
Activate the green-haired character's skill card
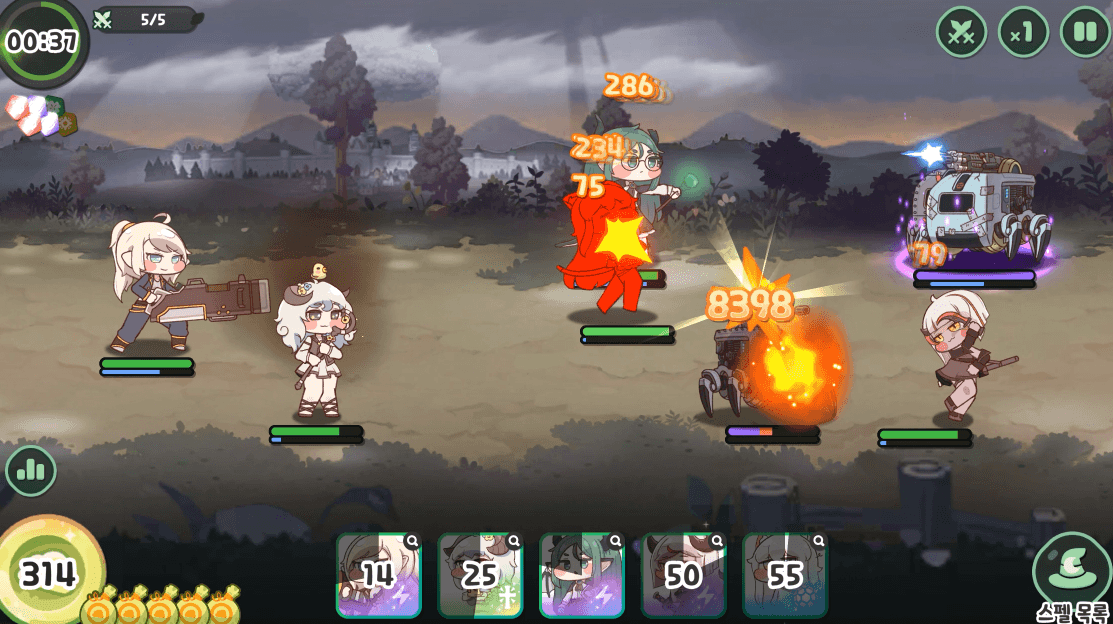pyautogui.click(x=582, y=575)
